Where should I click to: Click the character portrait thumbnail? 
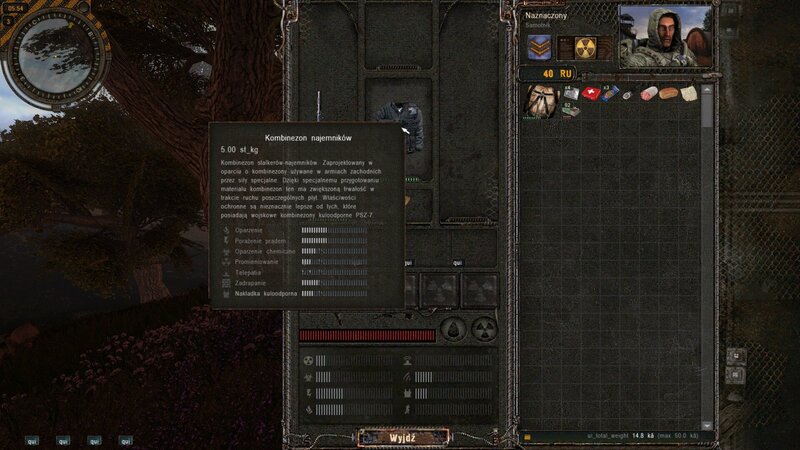pyautogui.click(x=664, y=36)
